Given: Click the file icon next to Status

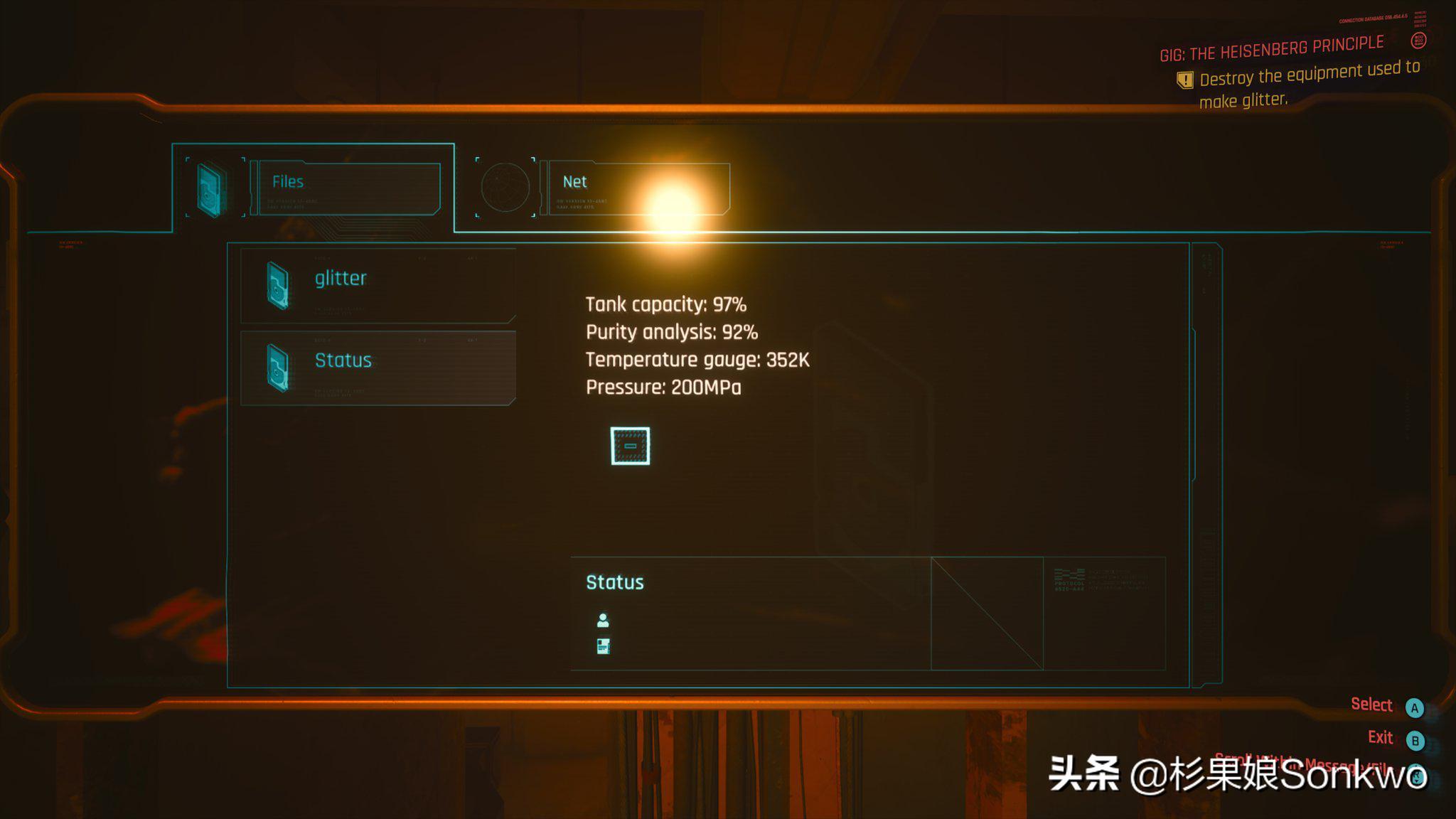Looking at the screenshot, I should (279, 368).
